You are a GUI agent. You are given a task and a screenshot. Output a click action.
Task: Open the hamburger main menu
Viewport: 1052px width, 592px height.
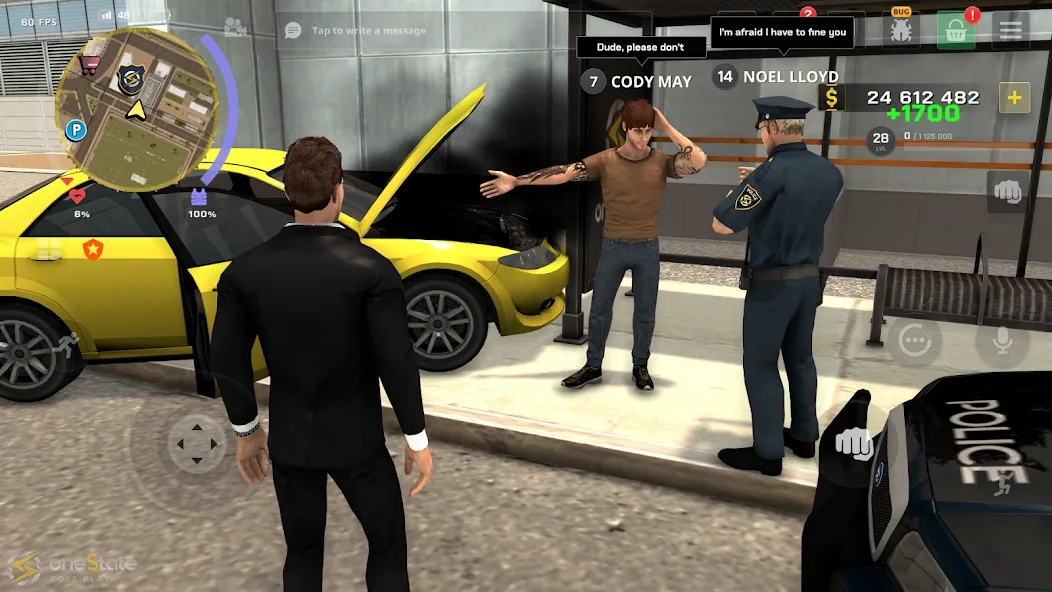point(1011,30)
